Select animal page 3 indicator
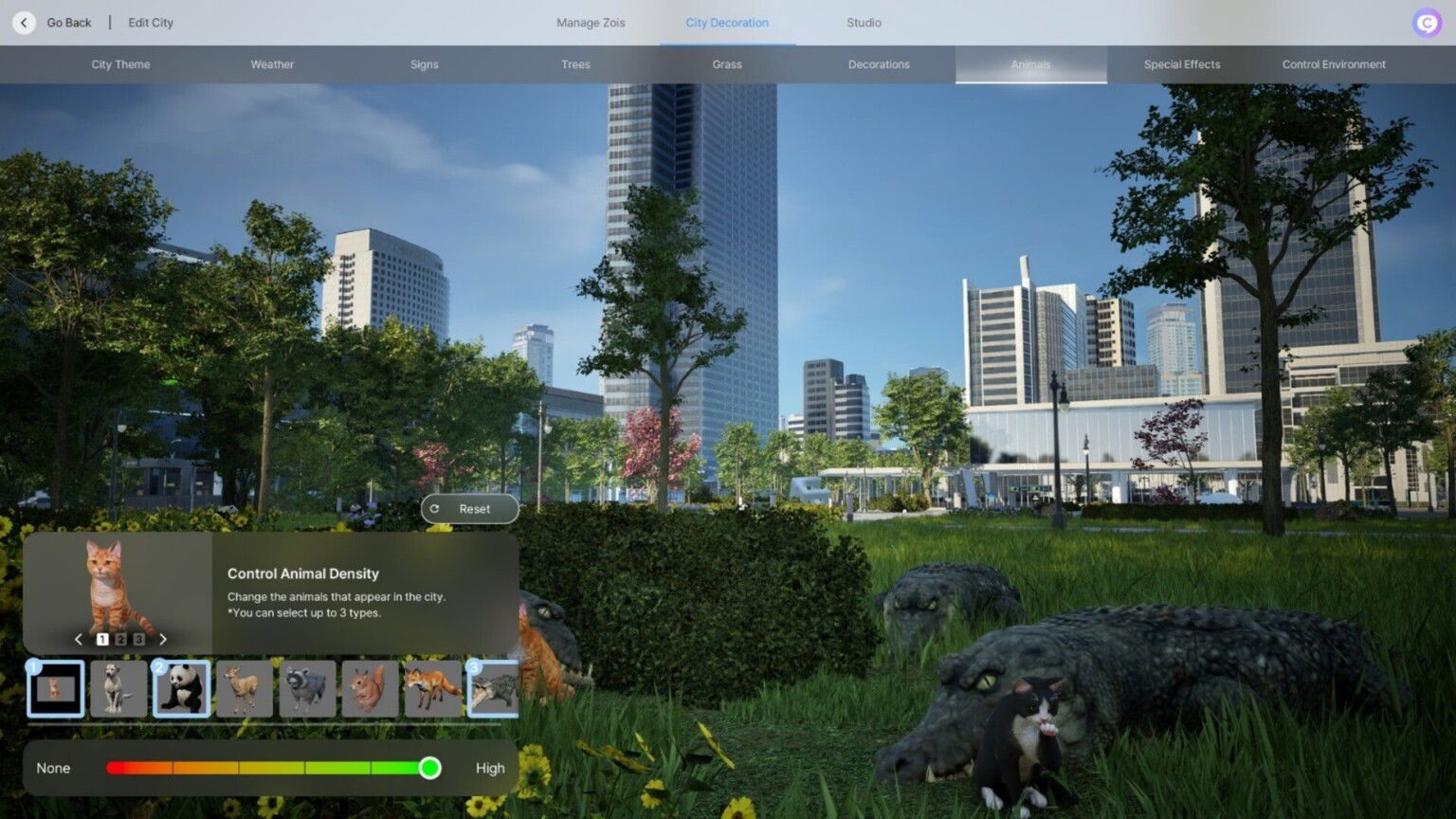Viewport: 1456px width, 819px height. tap(138, 639)
